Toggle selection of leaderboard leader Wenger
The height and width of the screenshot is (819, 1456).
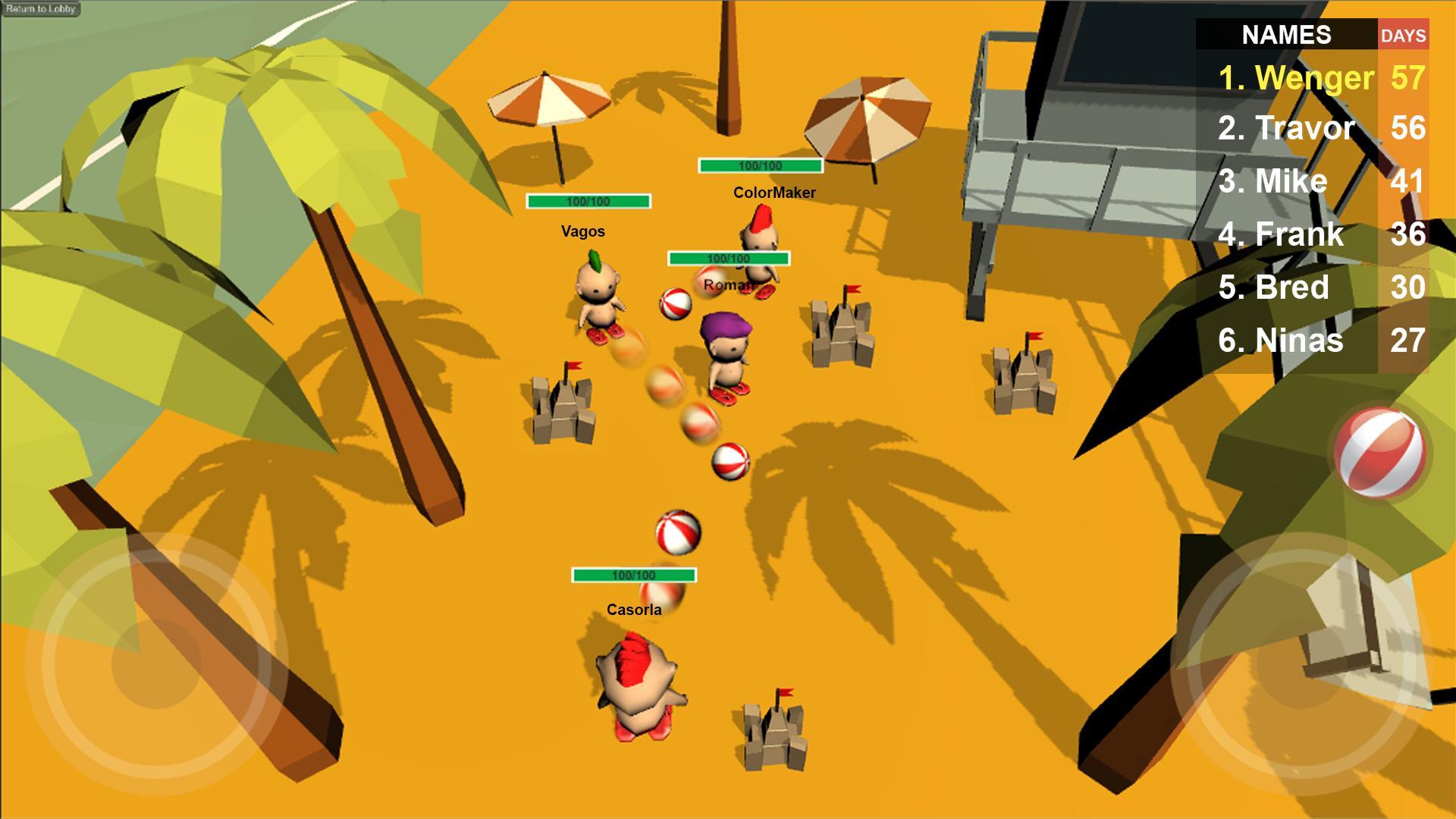coord(1297,77)
